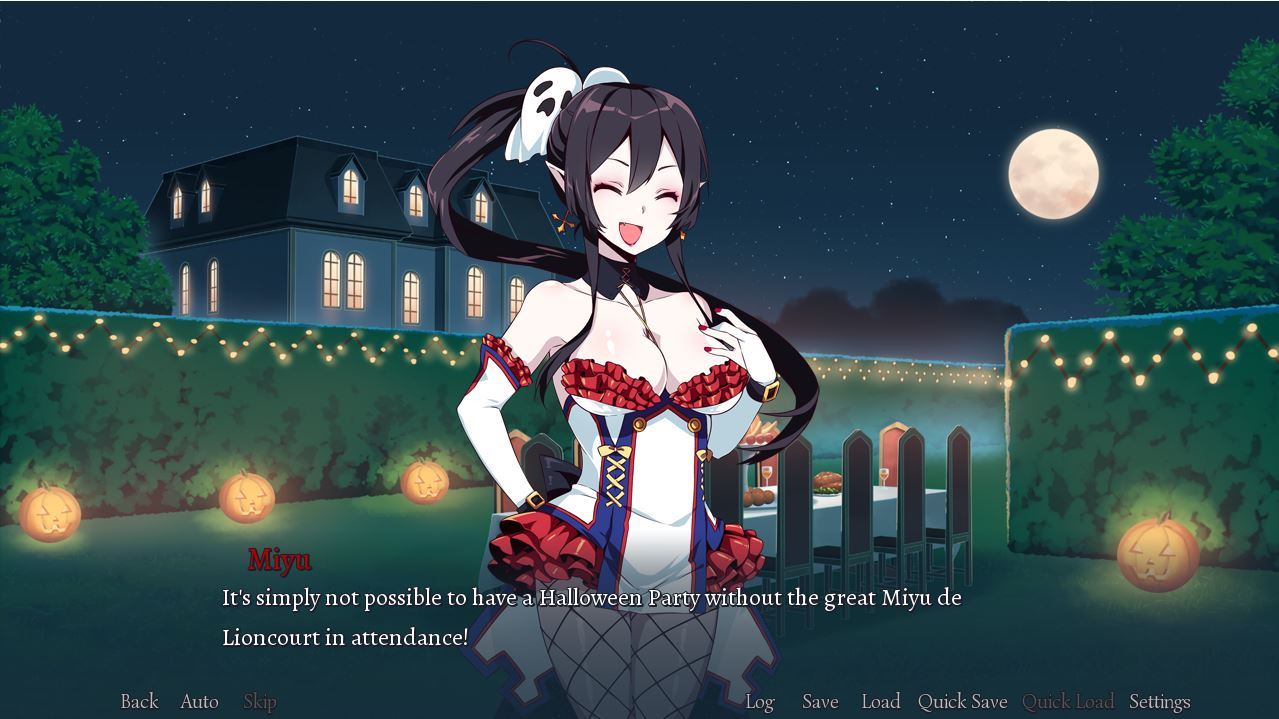Open the Load menu

(x=881, y=702)
